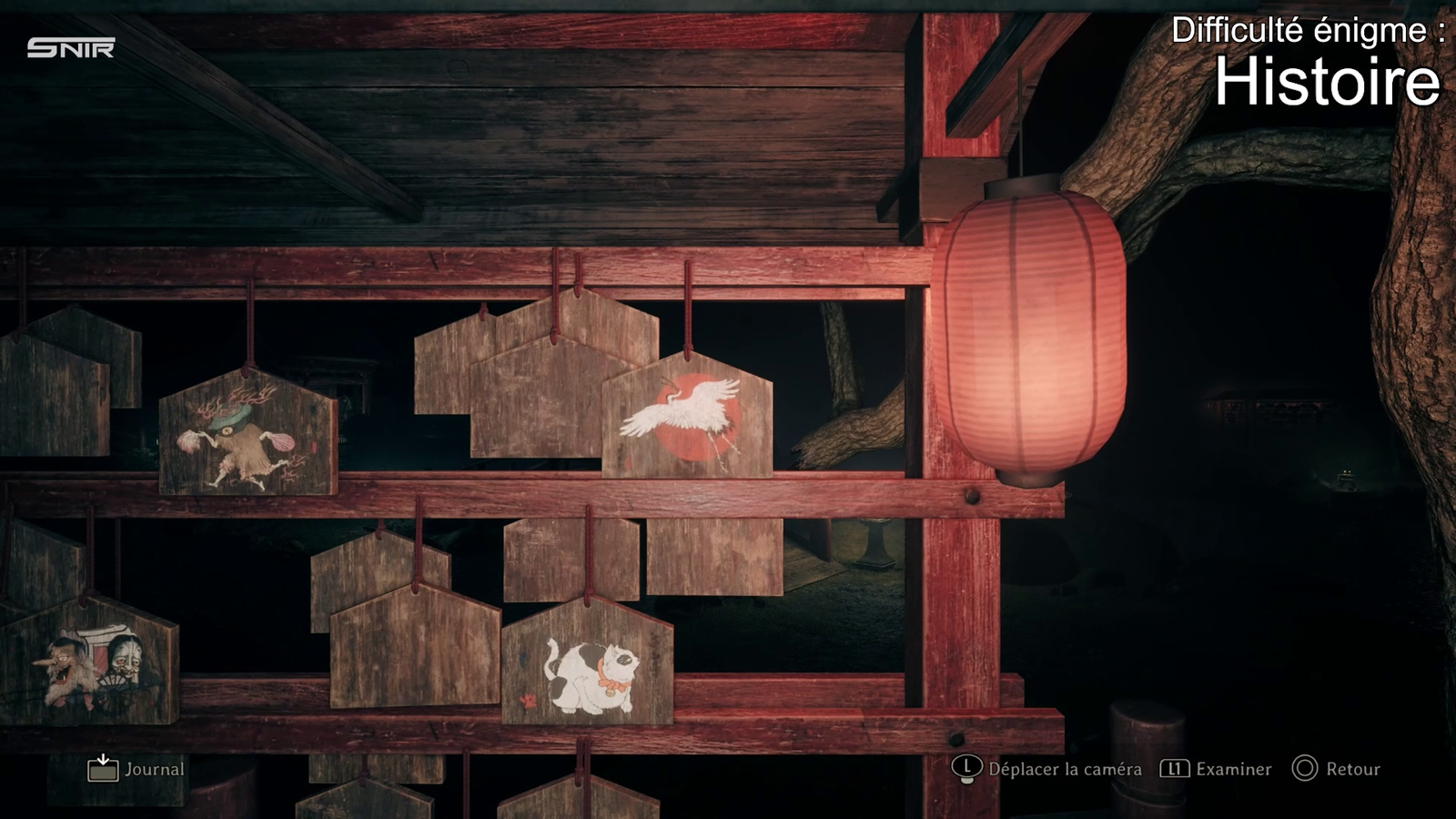Viewport: 1456px width, 819px height.
Task: Pick the dancing creature with green hat plaque
Action: pyautogui.click(x=247, y=435)
